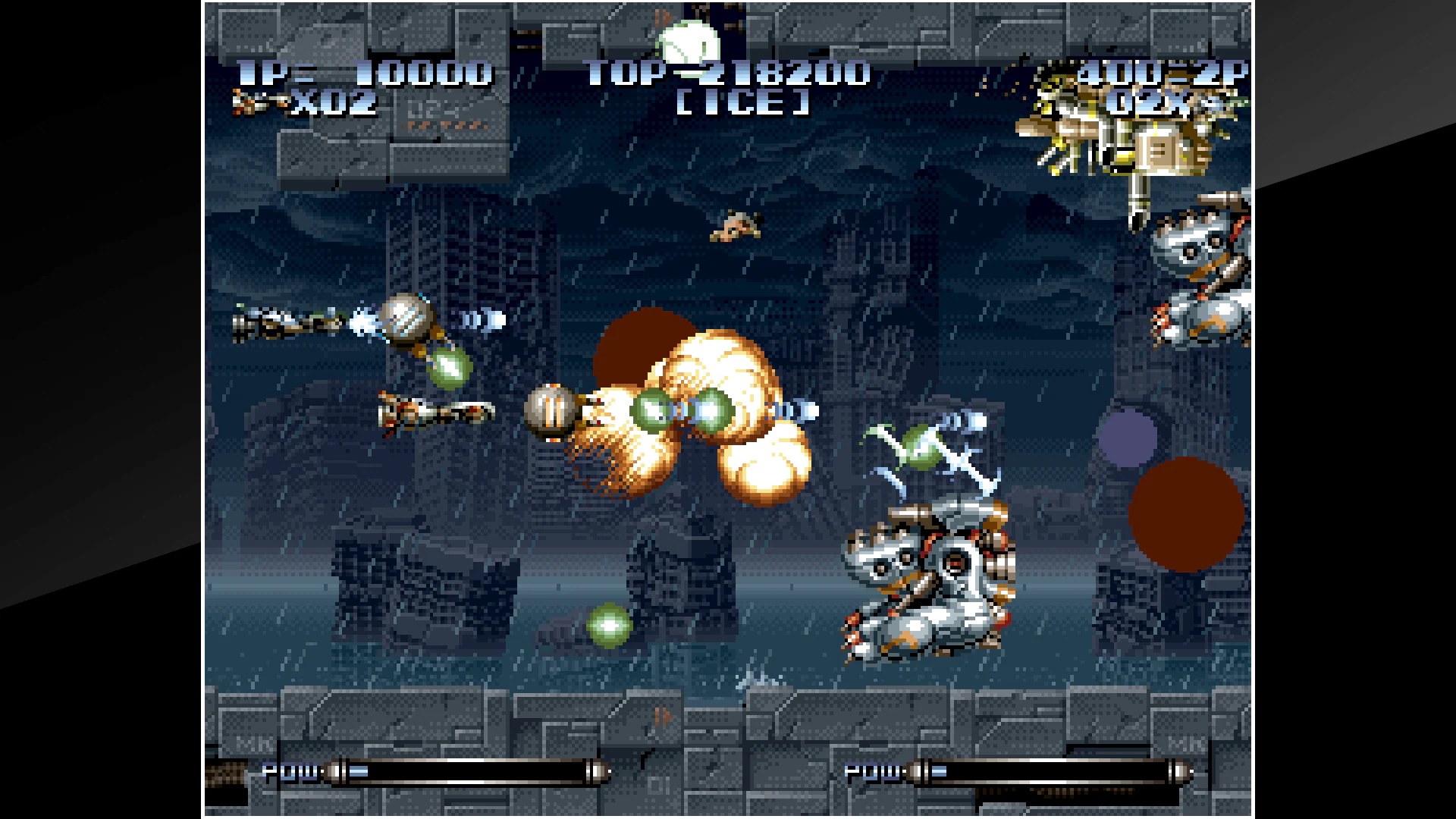The image size is (1456, 819).
Task: Select the small enemy sprite near screen top
Action: click(736, 224)
